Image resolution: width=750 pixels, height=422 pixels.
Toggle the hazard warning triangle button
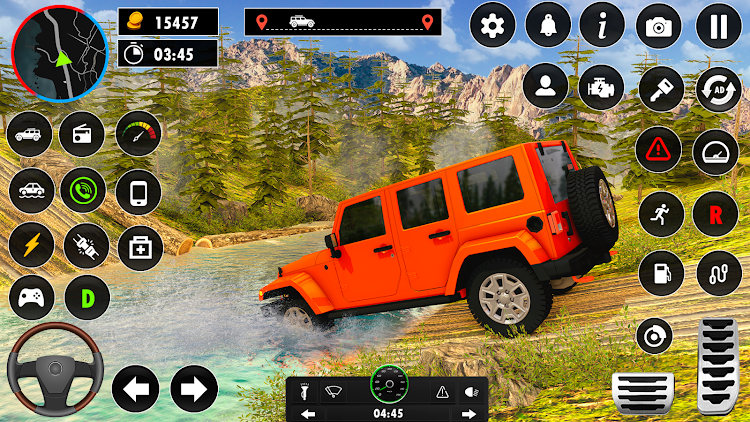click(659, 152)
